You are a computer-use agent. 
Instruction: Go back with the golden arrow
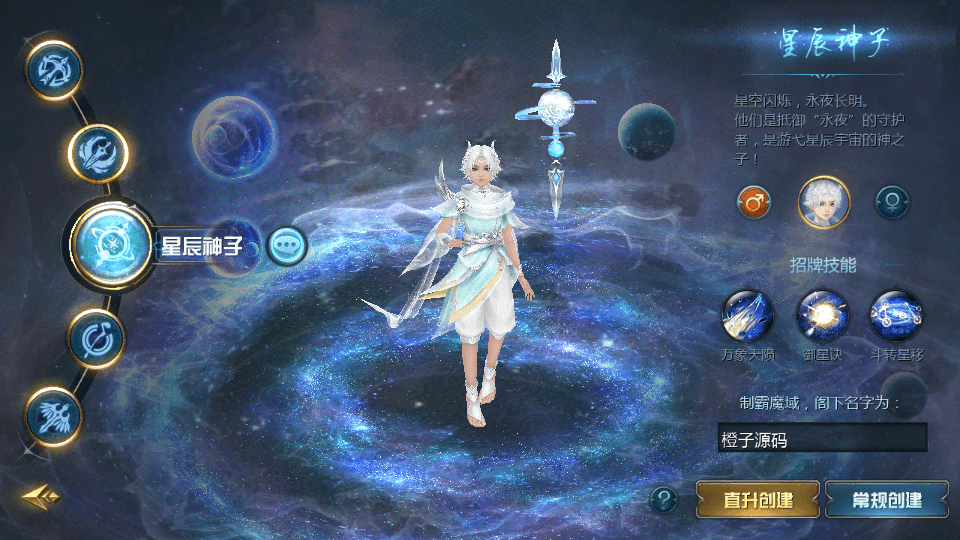(41, 496)
